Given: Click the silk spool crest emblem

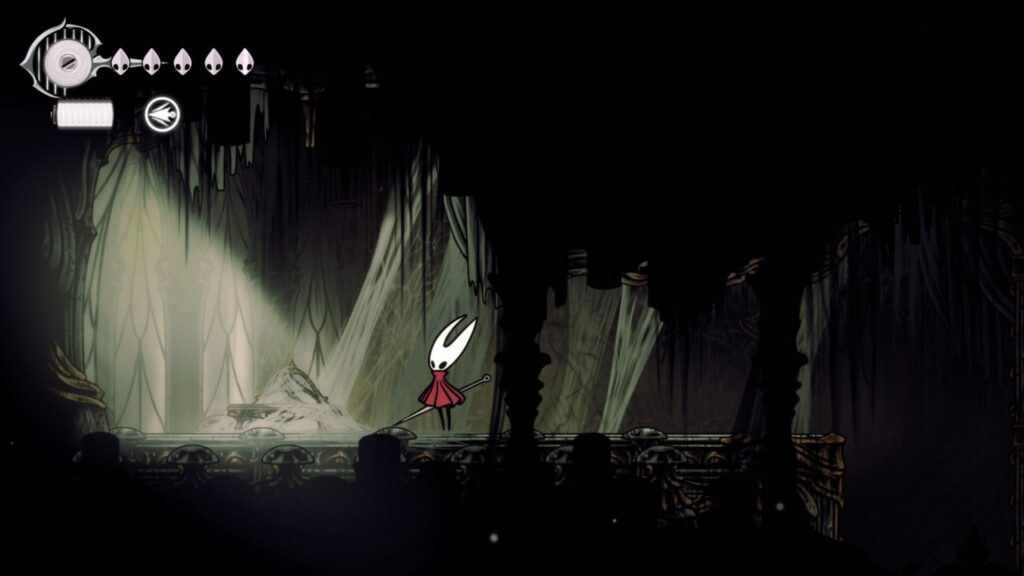Looking at the screenshot, I should [66, 61].
